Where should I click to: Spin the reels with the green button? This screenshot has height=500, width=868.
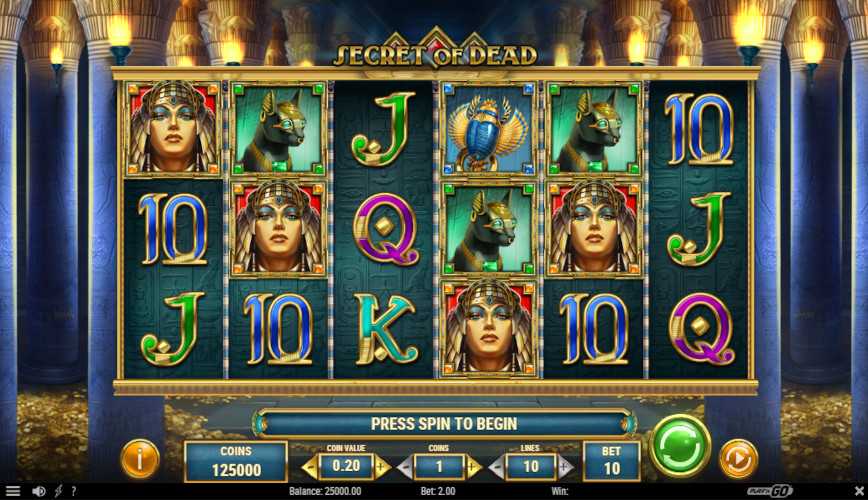(x=679, y=446)
